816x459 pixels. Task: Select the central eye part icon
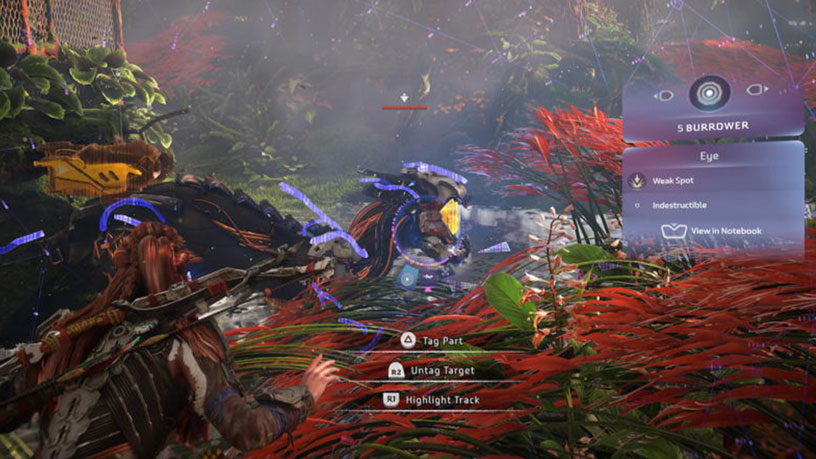pos(710,94)
